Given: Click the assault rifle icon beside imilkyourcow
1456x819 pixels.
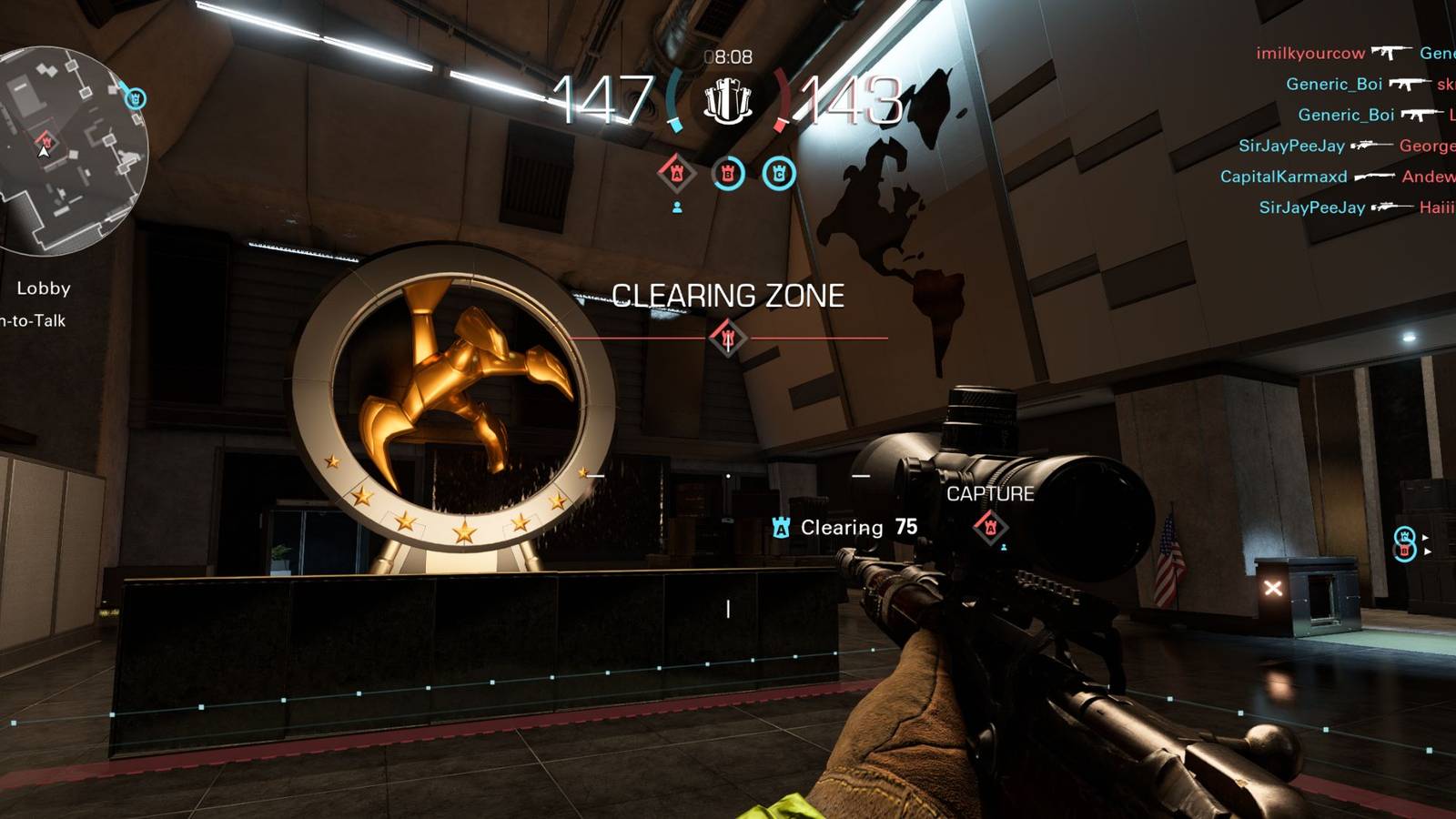Looking at the screenshot, I should (x=1394, y=53).
